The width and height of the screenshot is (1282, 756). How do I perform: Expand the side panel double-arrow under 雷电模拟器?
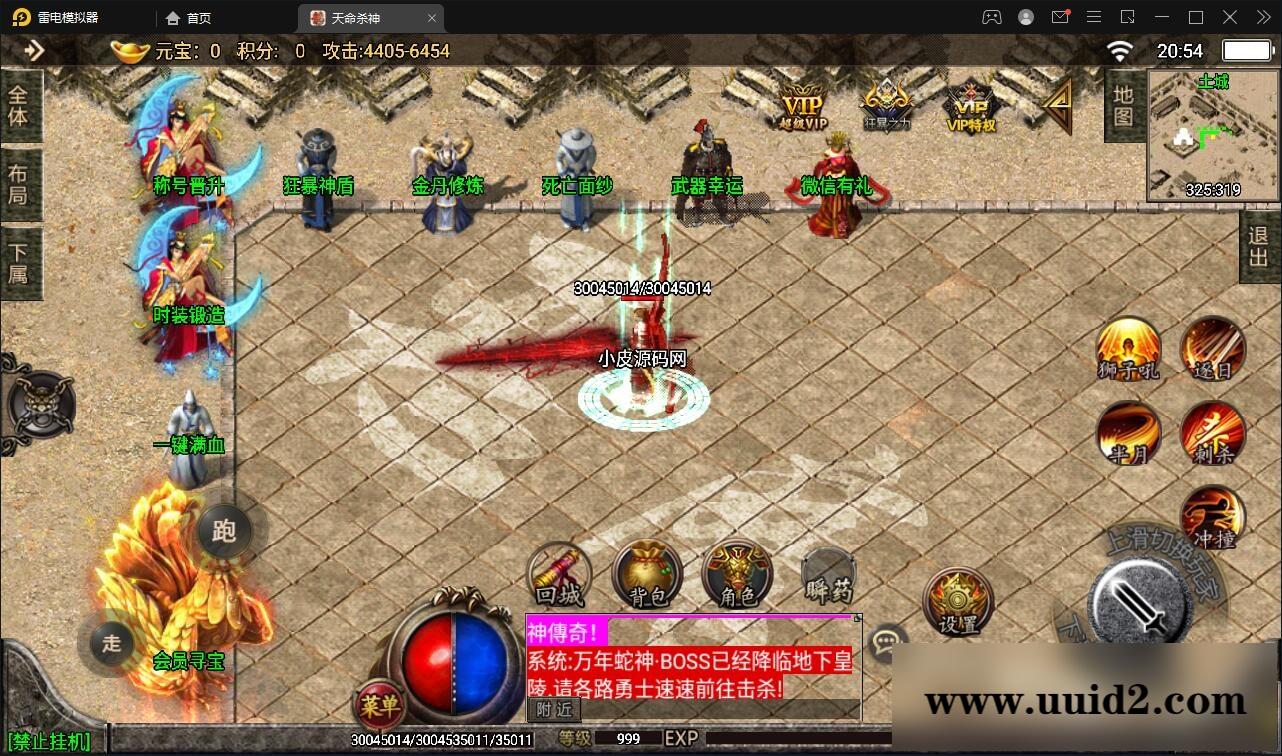pos(36,50)
